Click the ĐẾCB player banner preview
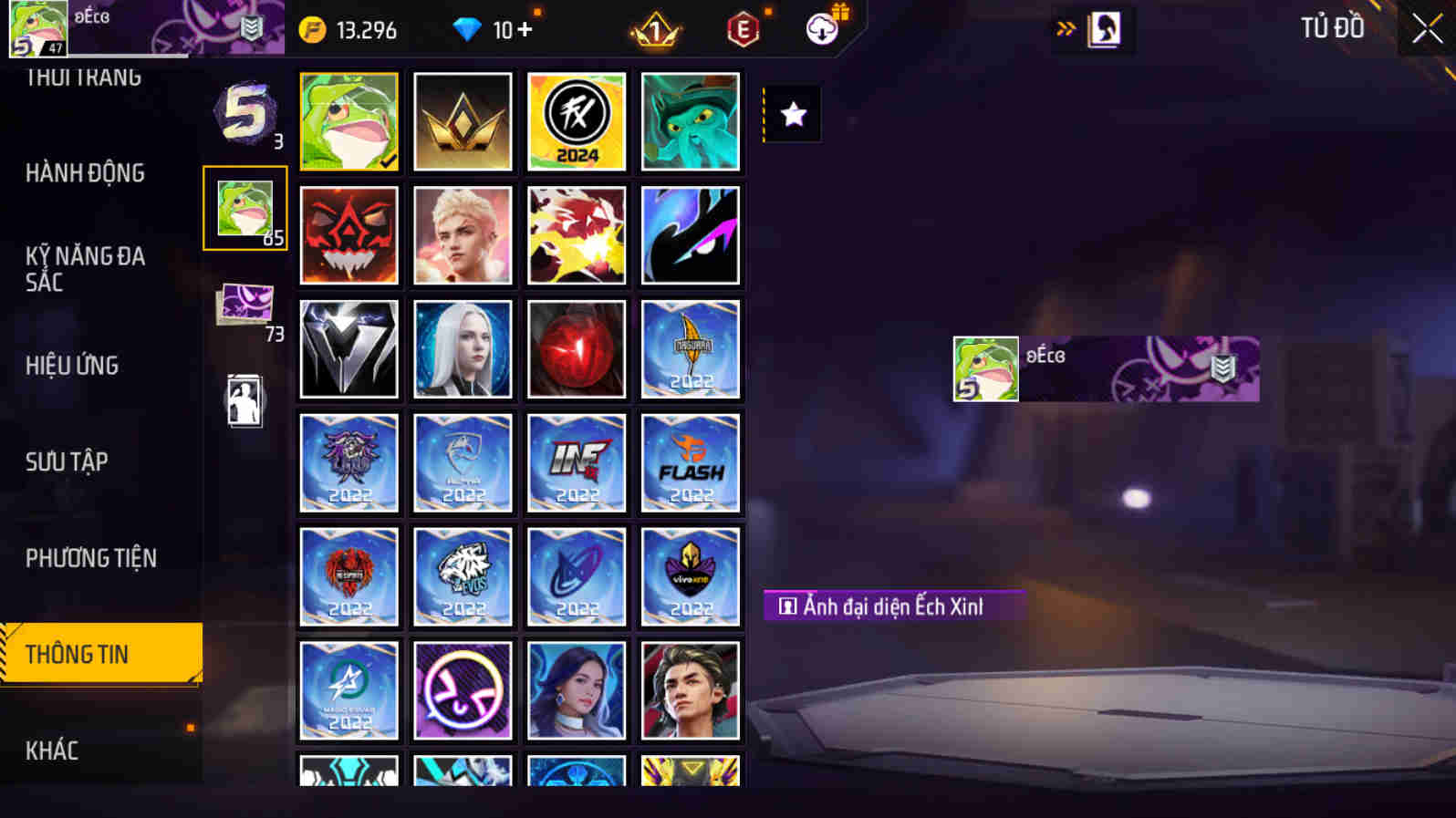The height and width of the screenshot is (818, 1456). coord(1104,368)
